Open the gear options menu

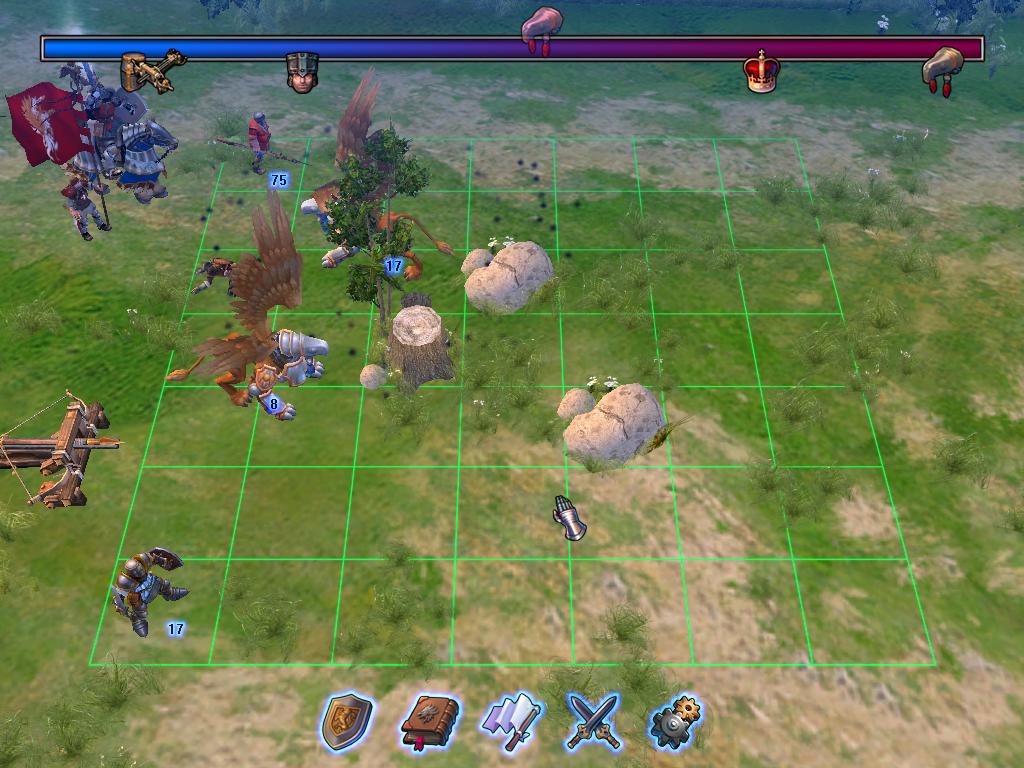pyautogui.click(x=676, y=720)
